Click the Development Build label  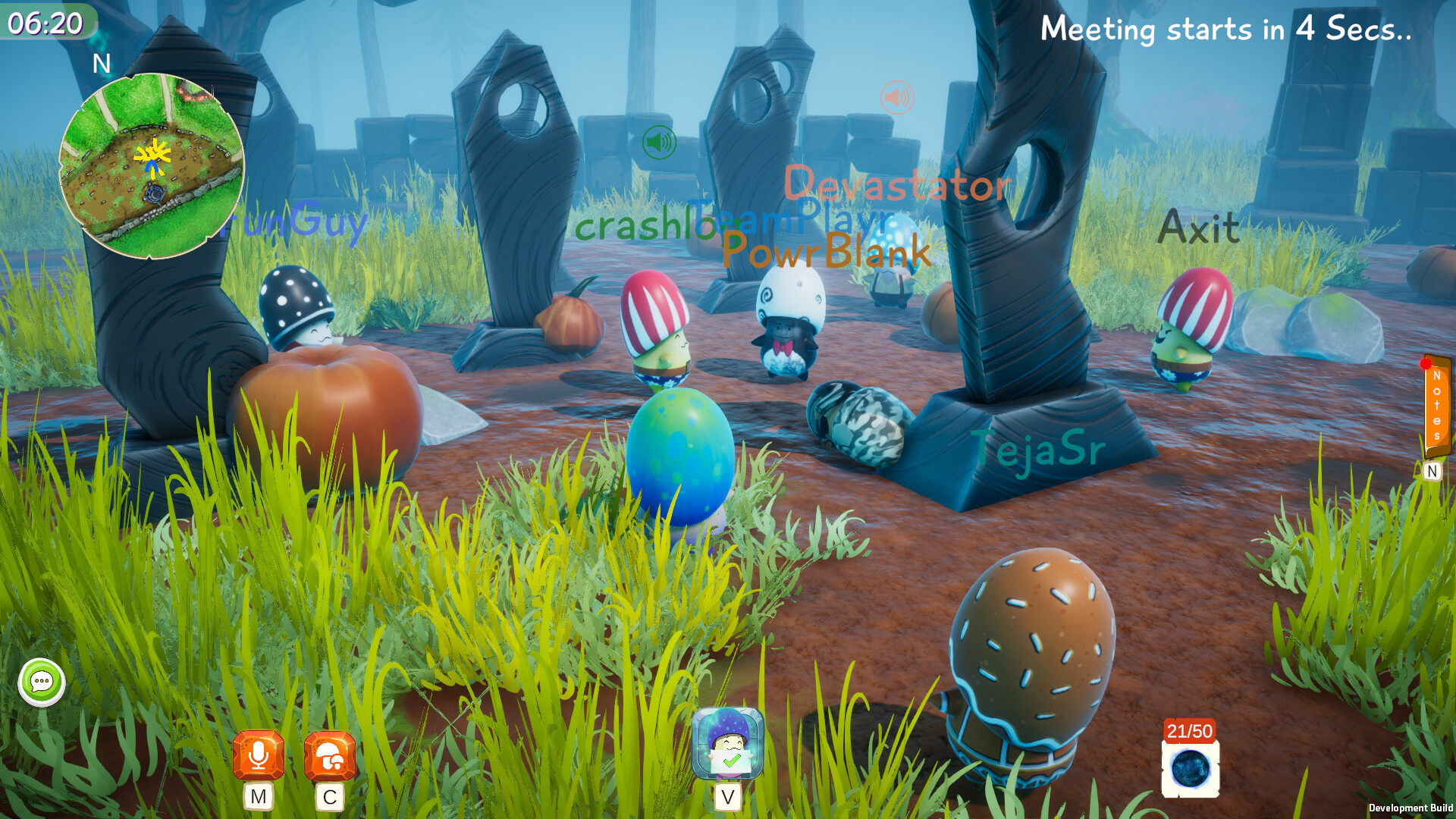click(x=1409, y=806)
